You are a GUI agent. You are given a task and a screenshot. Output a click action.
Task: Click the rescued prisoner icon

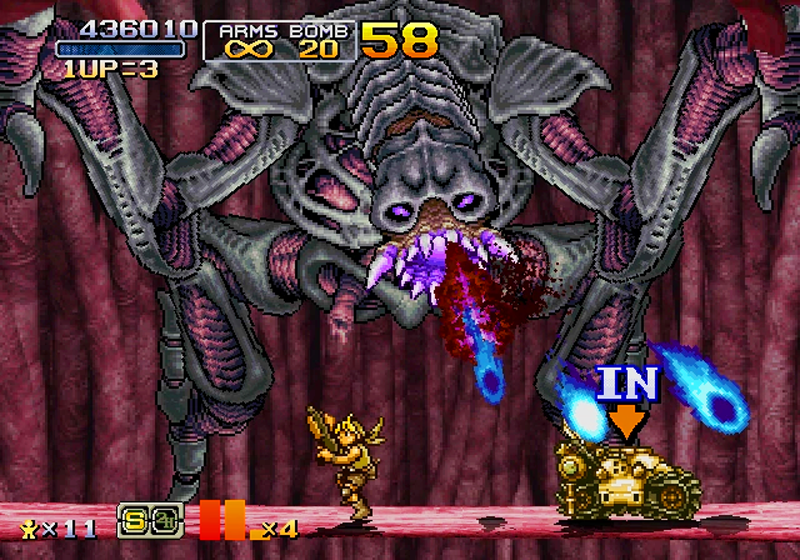pyautogui.click(x=29, y=525)
